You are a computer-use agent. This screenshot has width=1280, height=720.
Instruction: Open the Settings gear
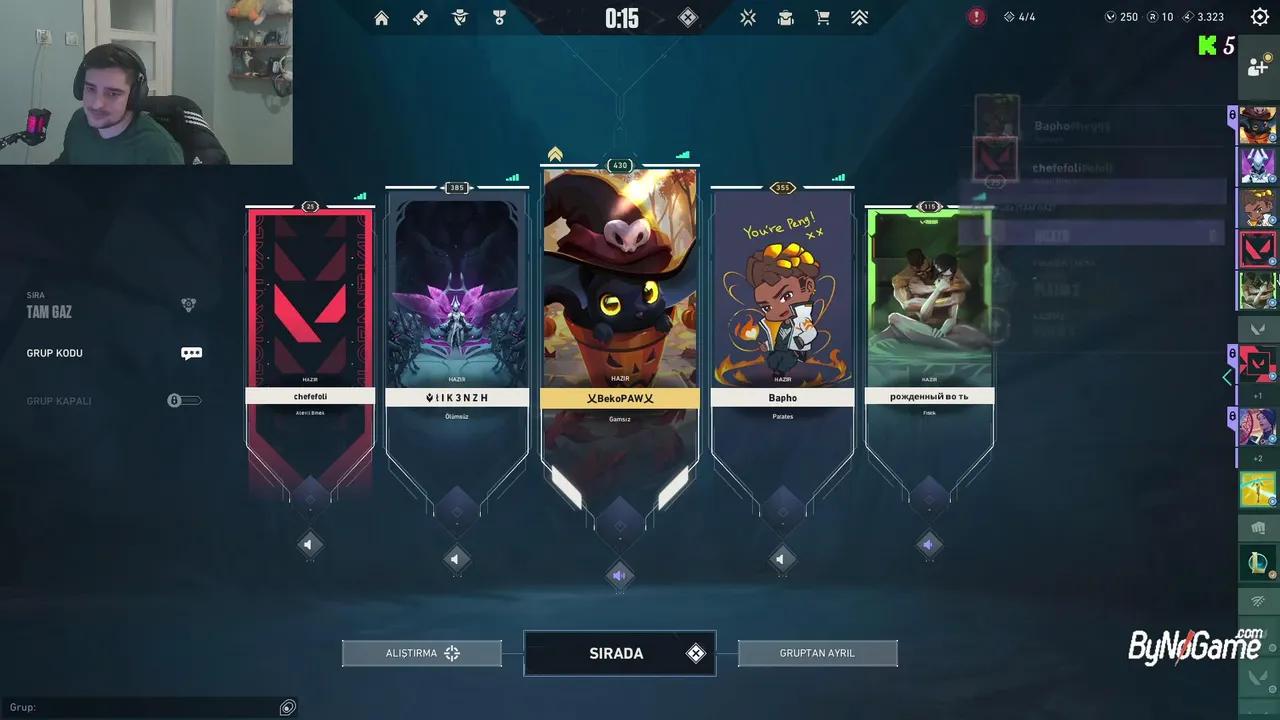pos(1259,16)
